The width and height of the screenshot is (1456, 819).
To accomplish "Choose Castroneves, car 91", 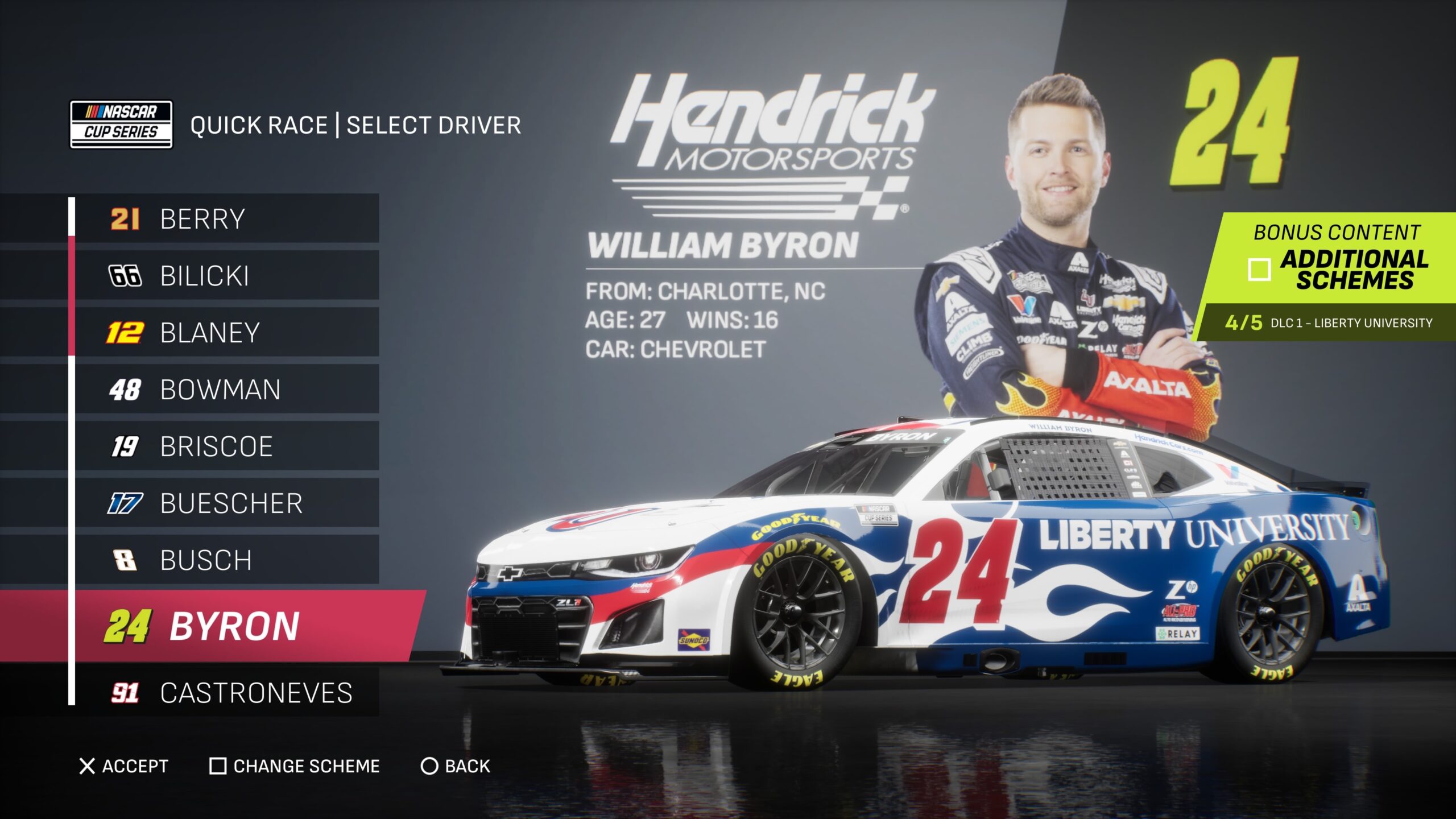I will click(x=227, y=693).
